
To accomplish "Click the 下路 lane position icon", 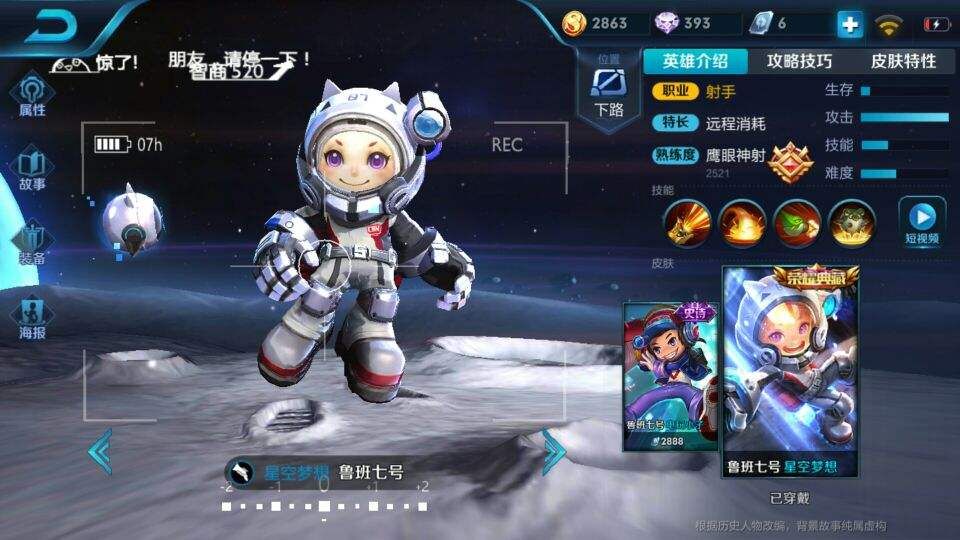I will coord(608,90).
